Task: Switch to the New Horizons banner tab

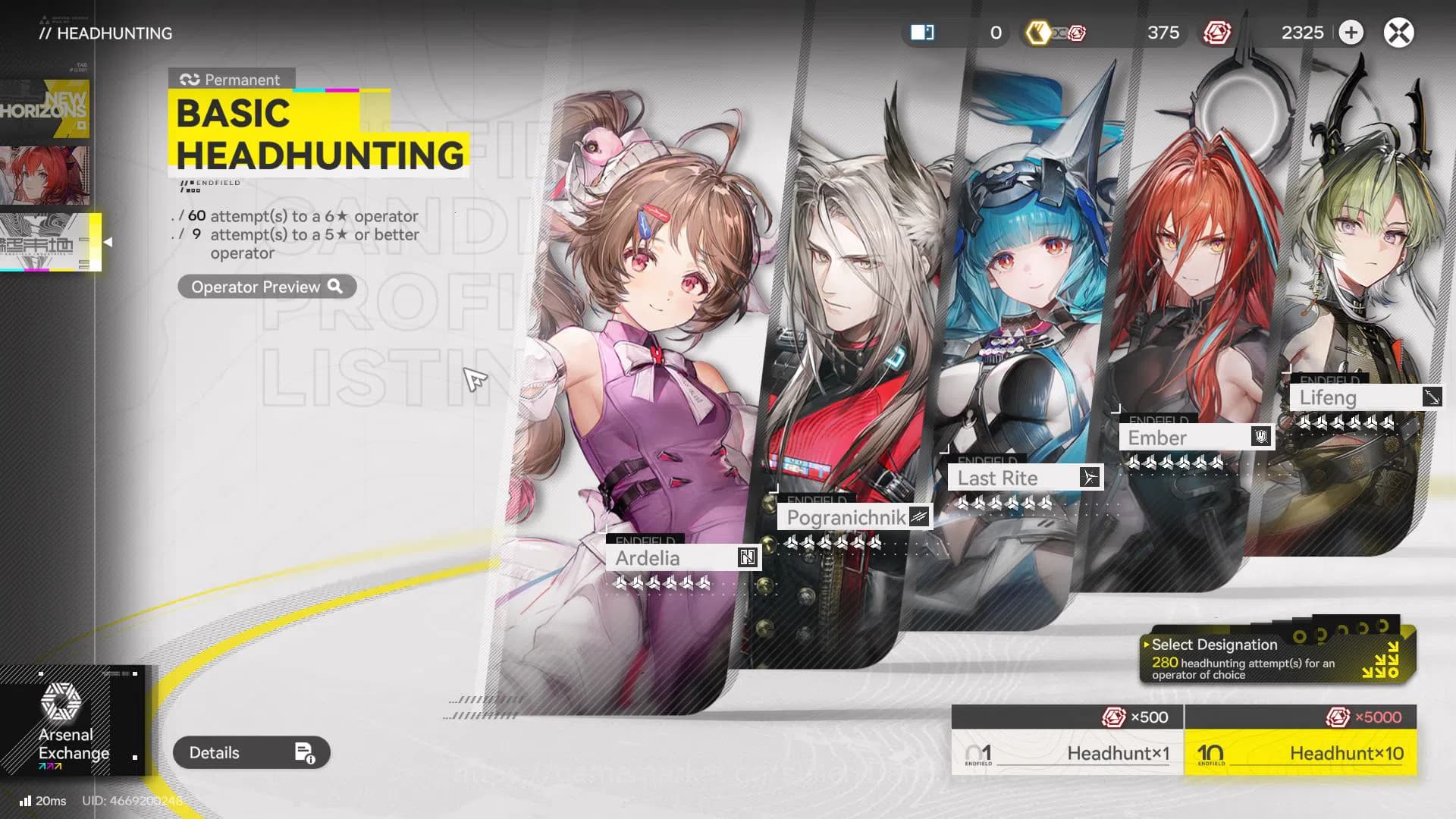Action: (x=47, y=110)
